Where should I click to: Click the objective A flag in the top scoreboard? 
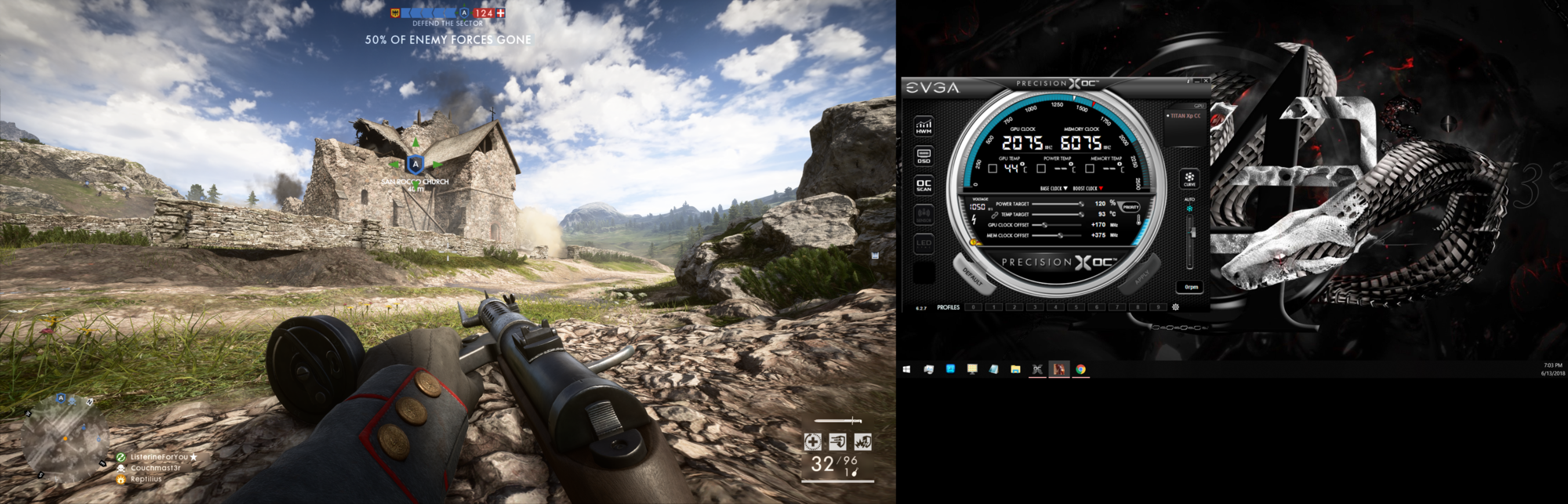(x=464, y=13)
